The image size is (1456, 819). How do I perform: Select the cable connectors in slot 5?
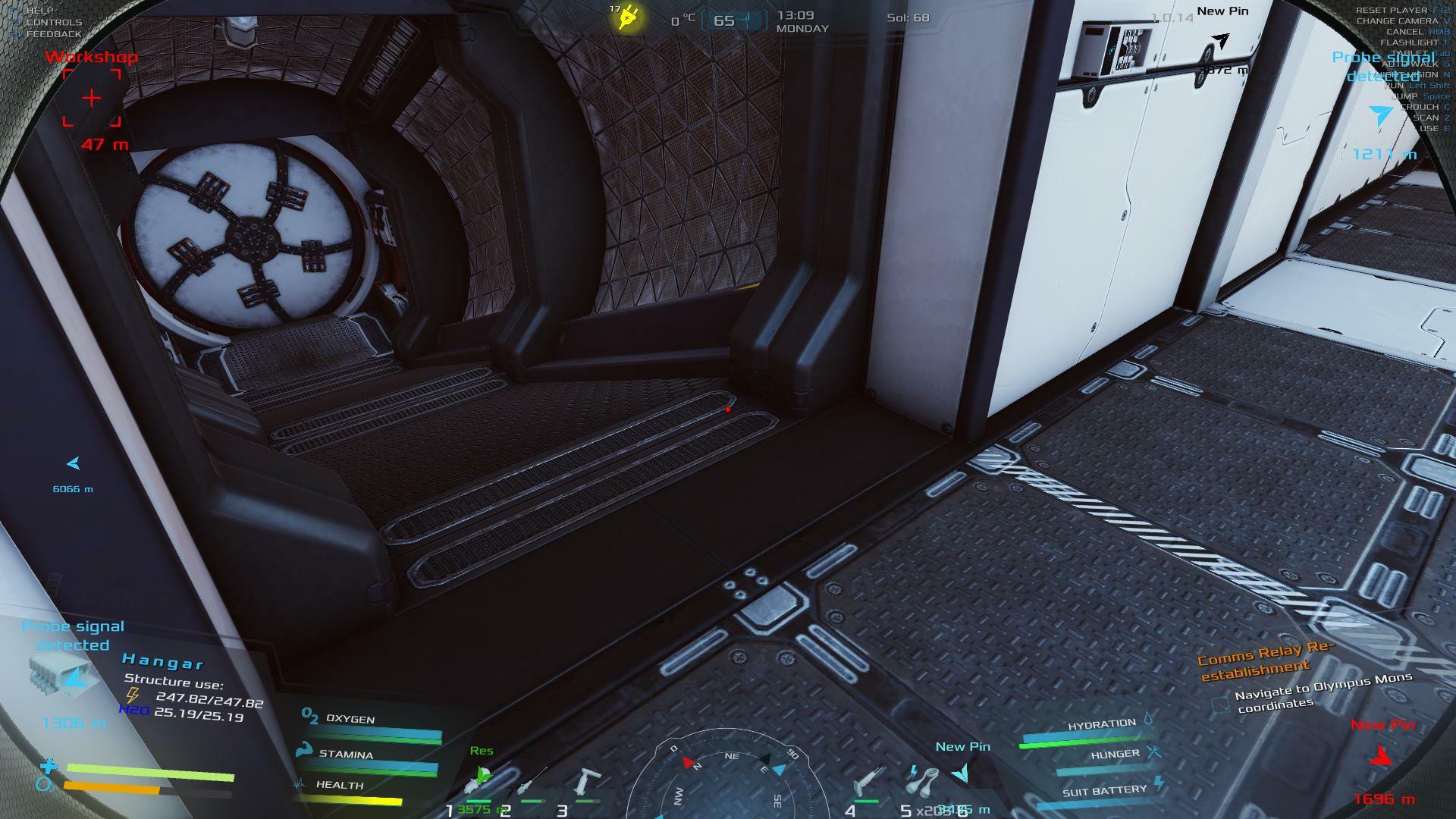click(x=922, y=780)
